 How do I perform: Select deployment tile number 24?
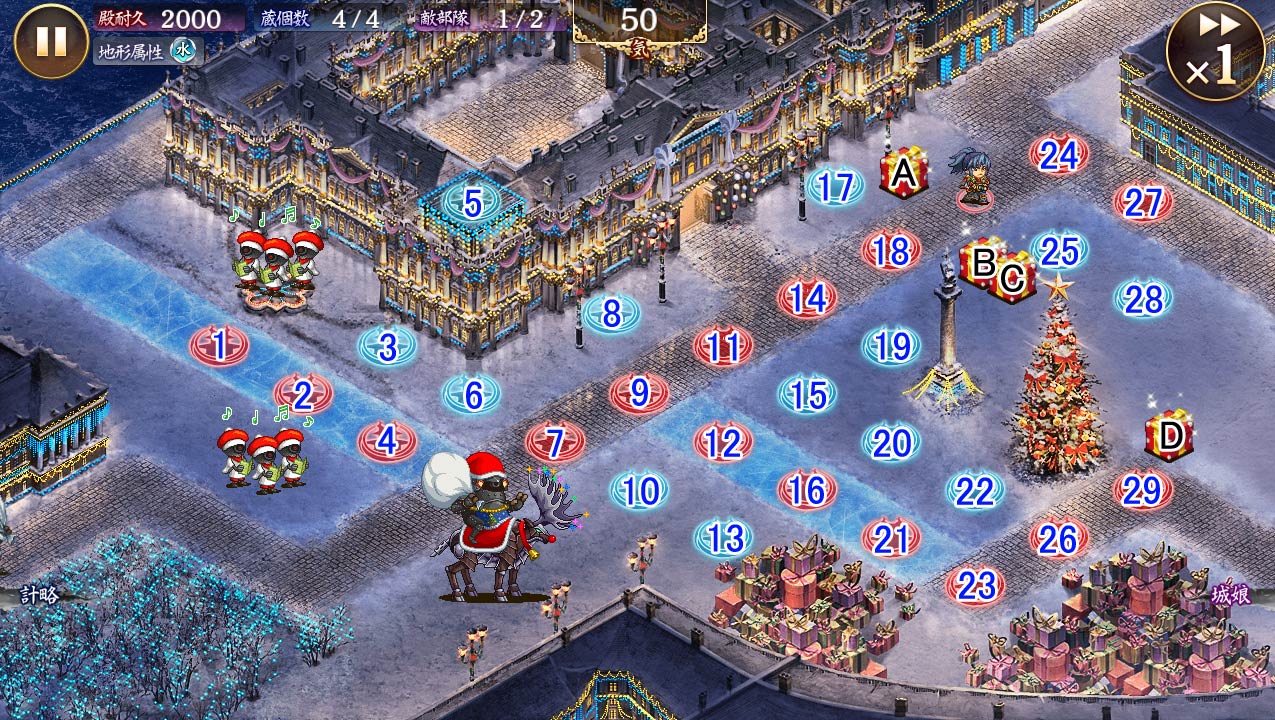click(x=1059, y=155)
